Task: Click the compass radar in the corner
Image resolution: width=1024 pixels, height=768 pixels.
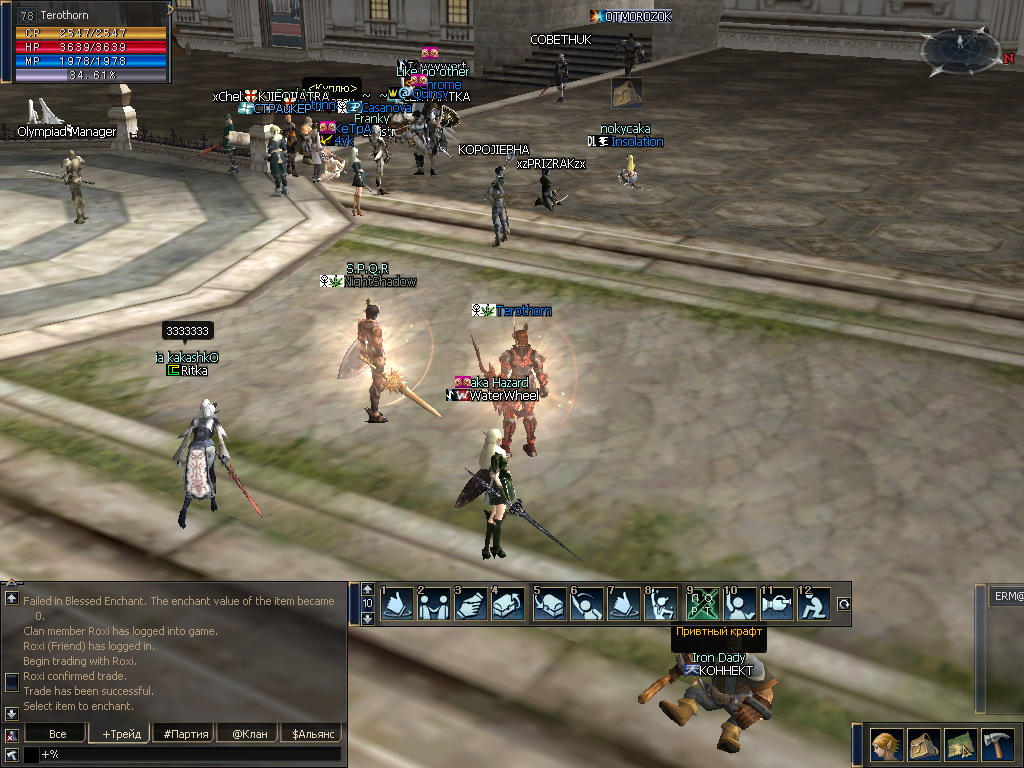Action: [960, 52]
